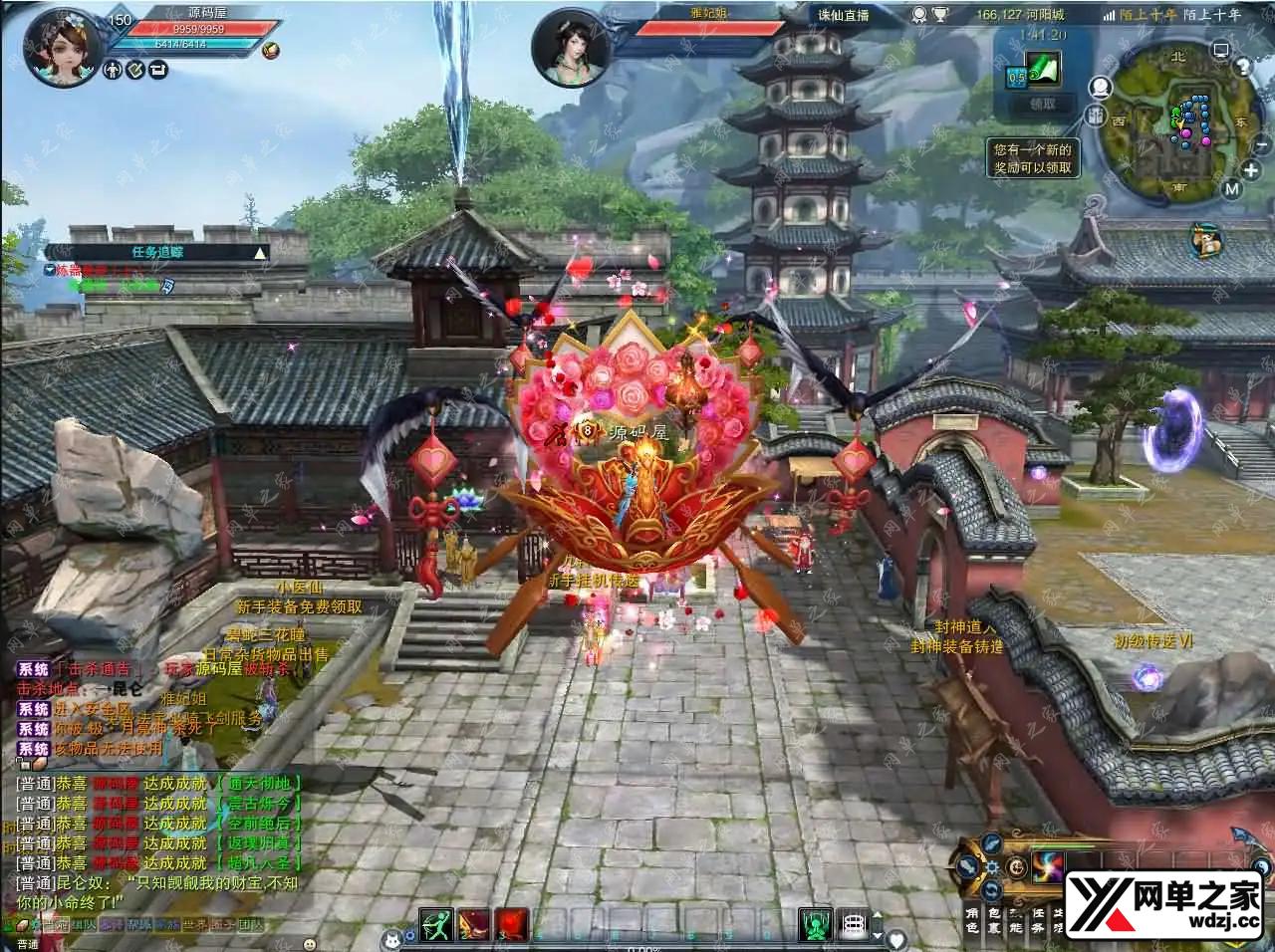Use the red flame skill slot
The height and width of the screenshot is (952, 1275).
(513, 924)
